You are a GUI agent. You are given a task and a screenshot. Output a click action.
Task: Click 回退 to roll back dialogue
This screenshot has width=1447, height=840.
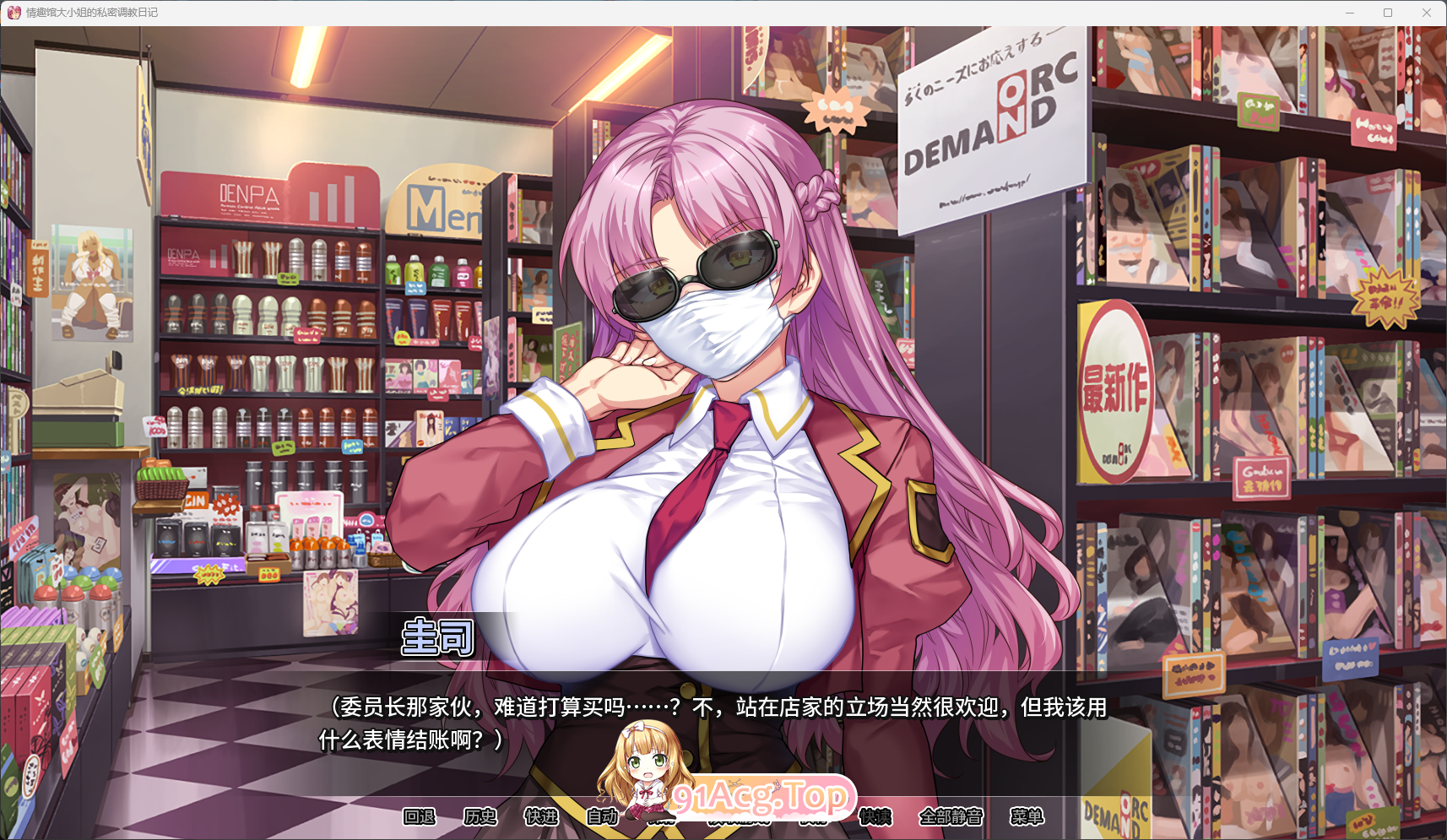click(421, 817)
